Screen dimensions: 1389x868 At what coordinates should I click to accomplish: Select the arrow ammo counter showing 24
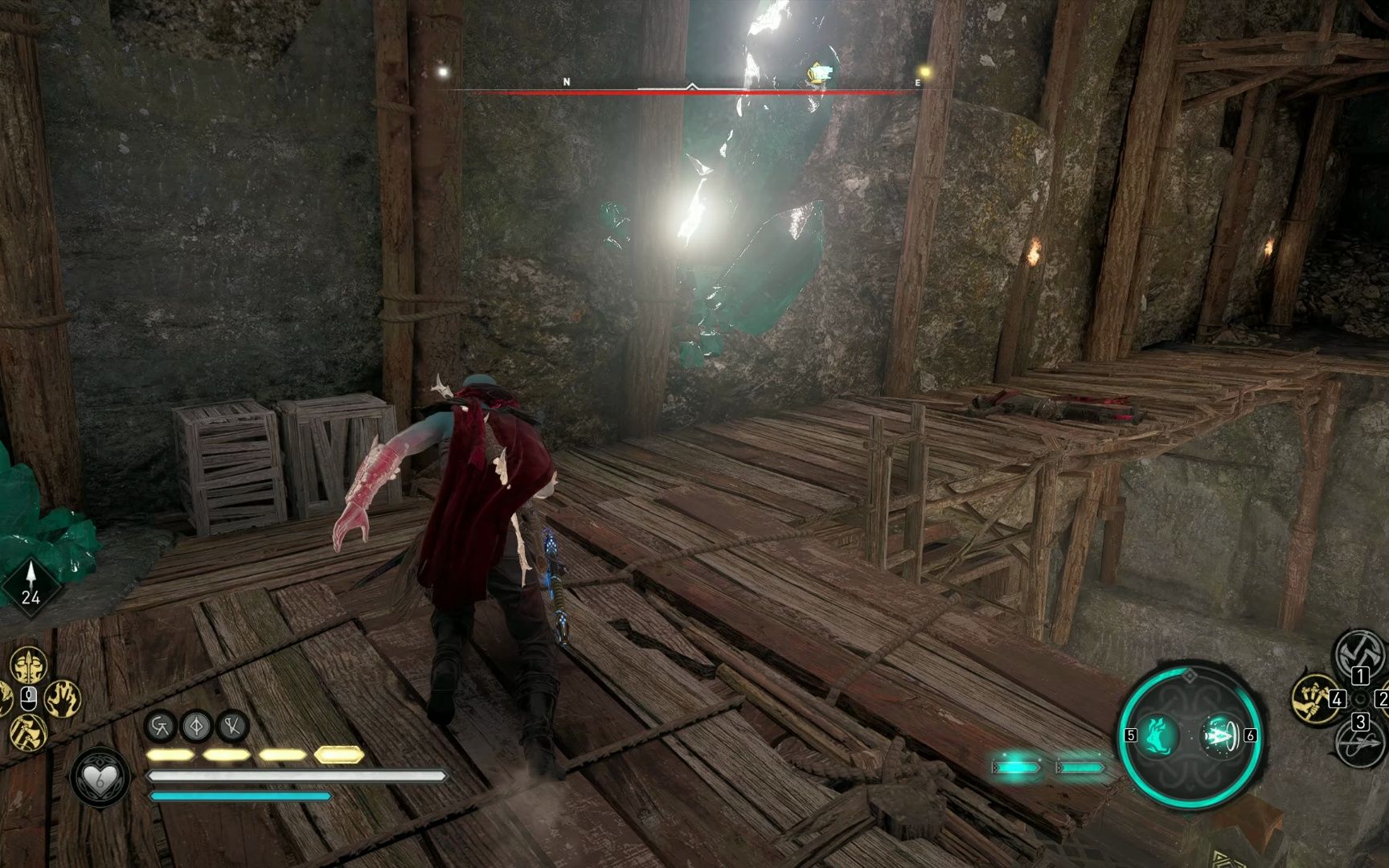(31, 584)
